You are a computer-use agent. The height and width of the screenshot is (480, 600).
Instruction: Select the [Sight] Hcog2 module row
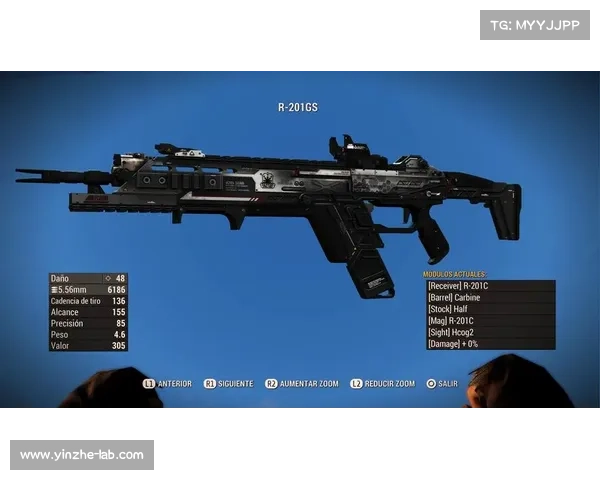click(x=490, y=332)
